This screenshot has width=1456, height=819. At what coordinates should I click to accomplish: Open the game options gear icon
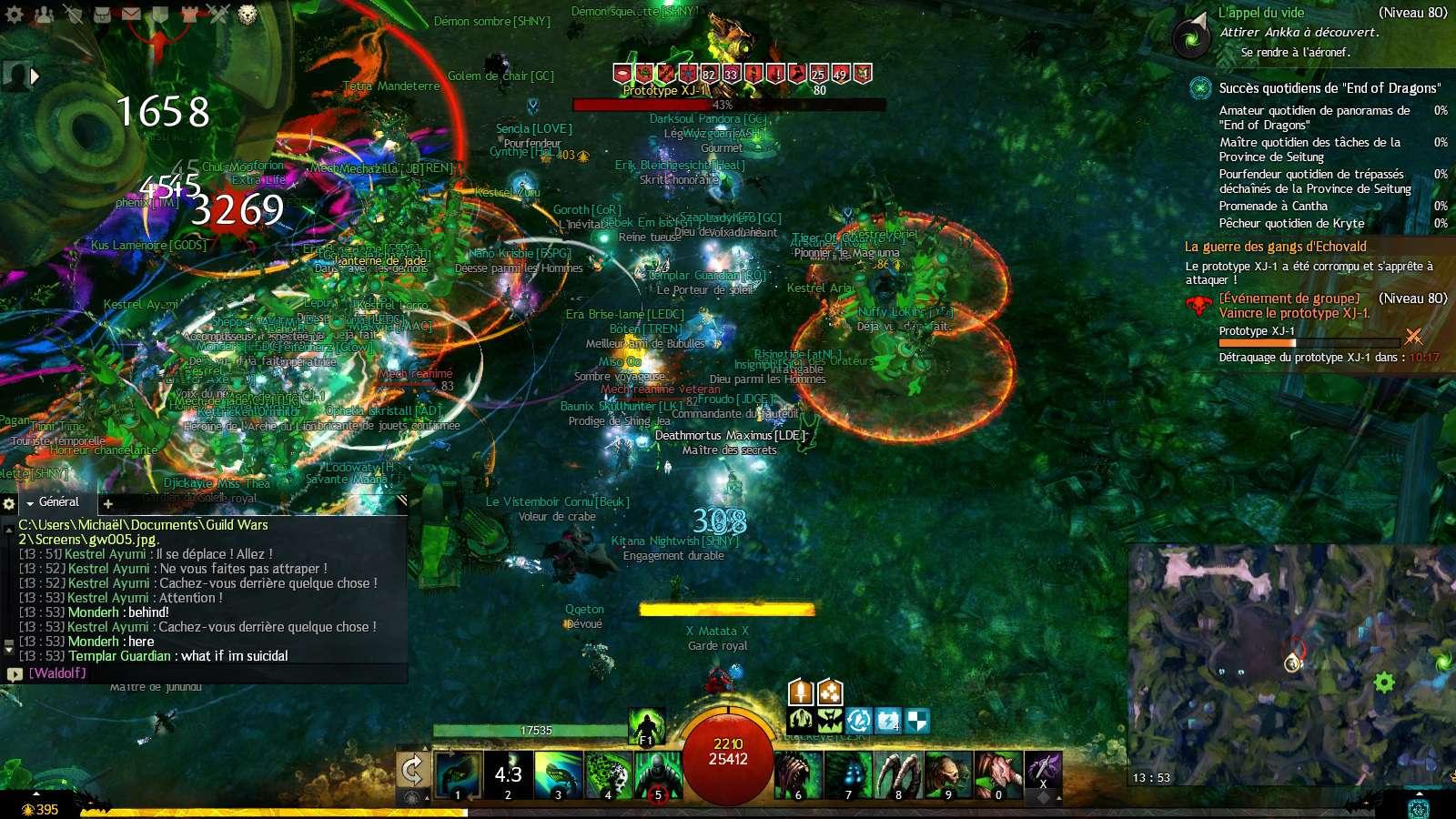(x=14, y=13)
